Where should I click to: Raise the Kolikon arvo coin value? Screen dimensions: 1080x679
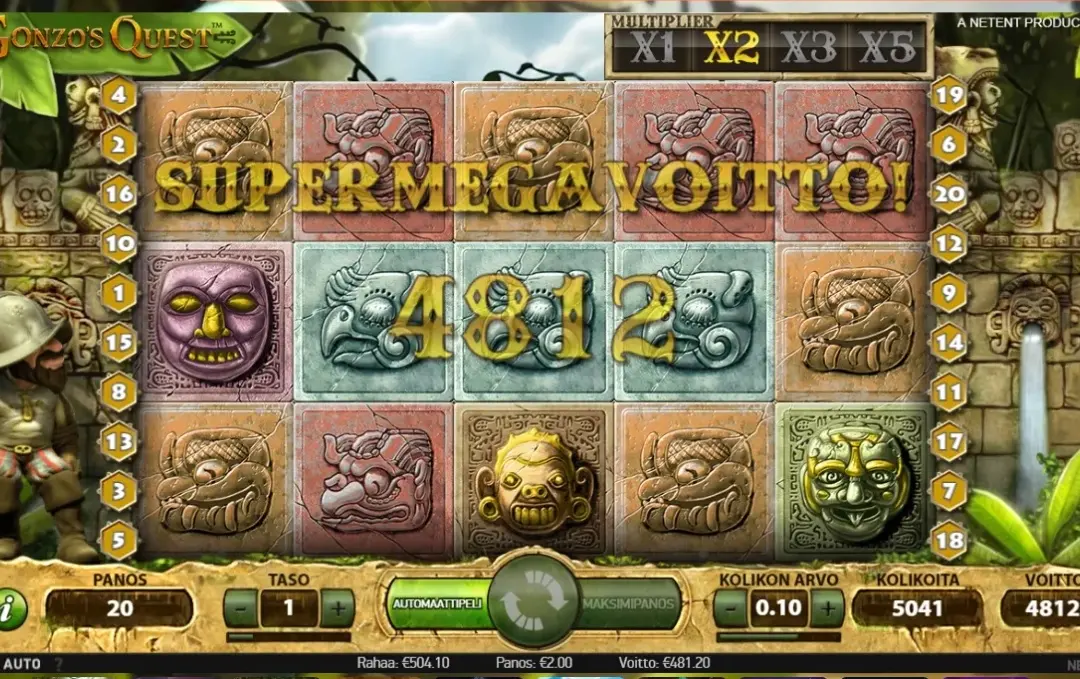click(826, 607)
